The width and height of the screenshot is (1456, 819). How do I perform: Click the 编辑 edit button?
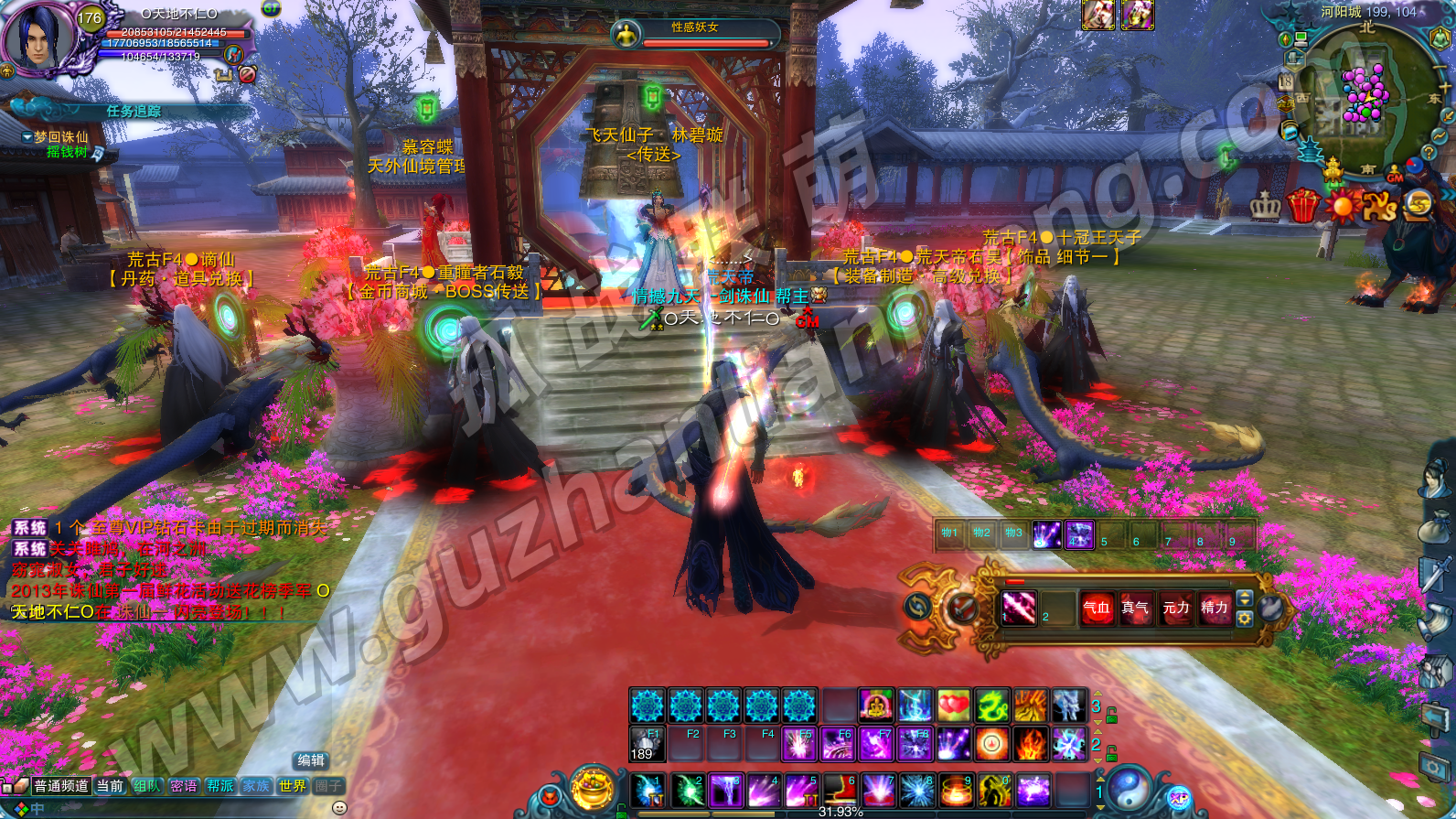[311, 760]
